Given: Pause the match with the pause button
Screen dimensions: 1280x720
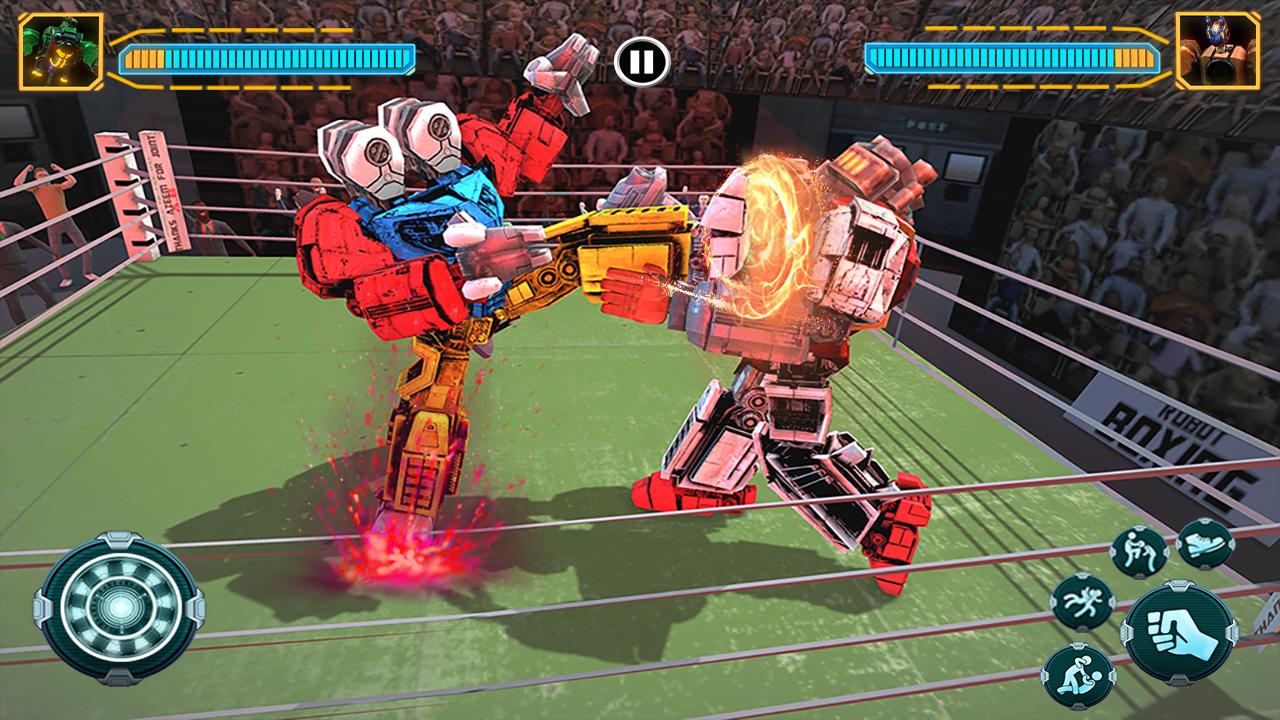Looking at the screenshot, I should (640, 62).
